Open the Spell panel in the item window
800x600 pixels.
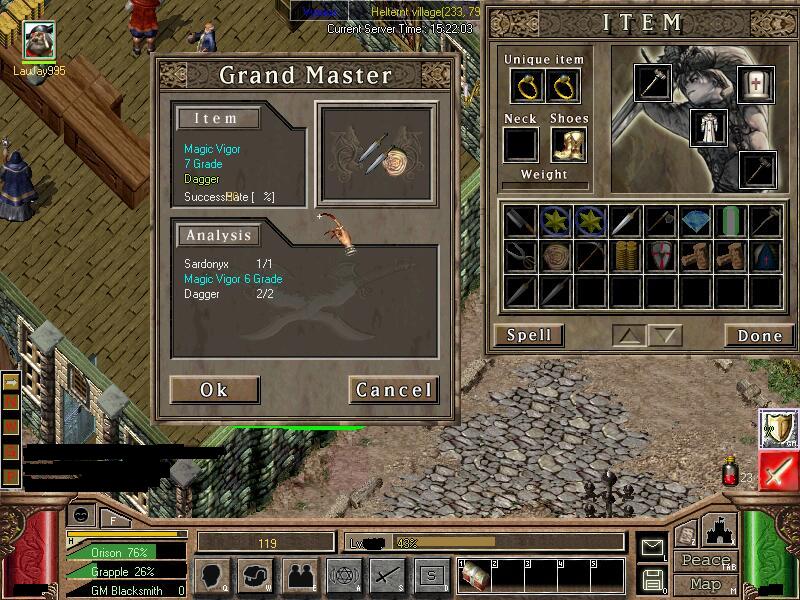point(528,335)
